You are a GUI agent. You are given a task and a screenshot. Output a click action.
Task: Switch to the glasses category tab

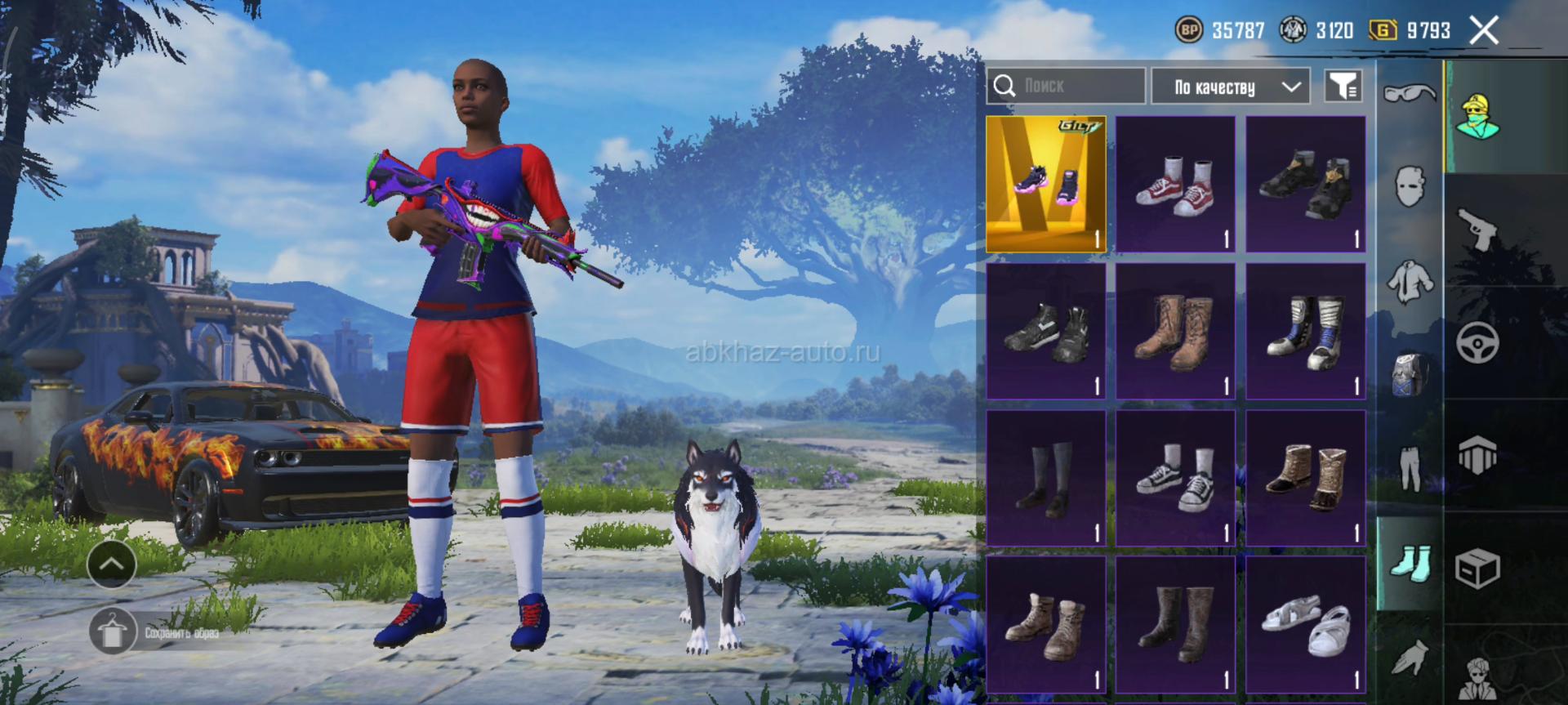click(1410, 94)
